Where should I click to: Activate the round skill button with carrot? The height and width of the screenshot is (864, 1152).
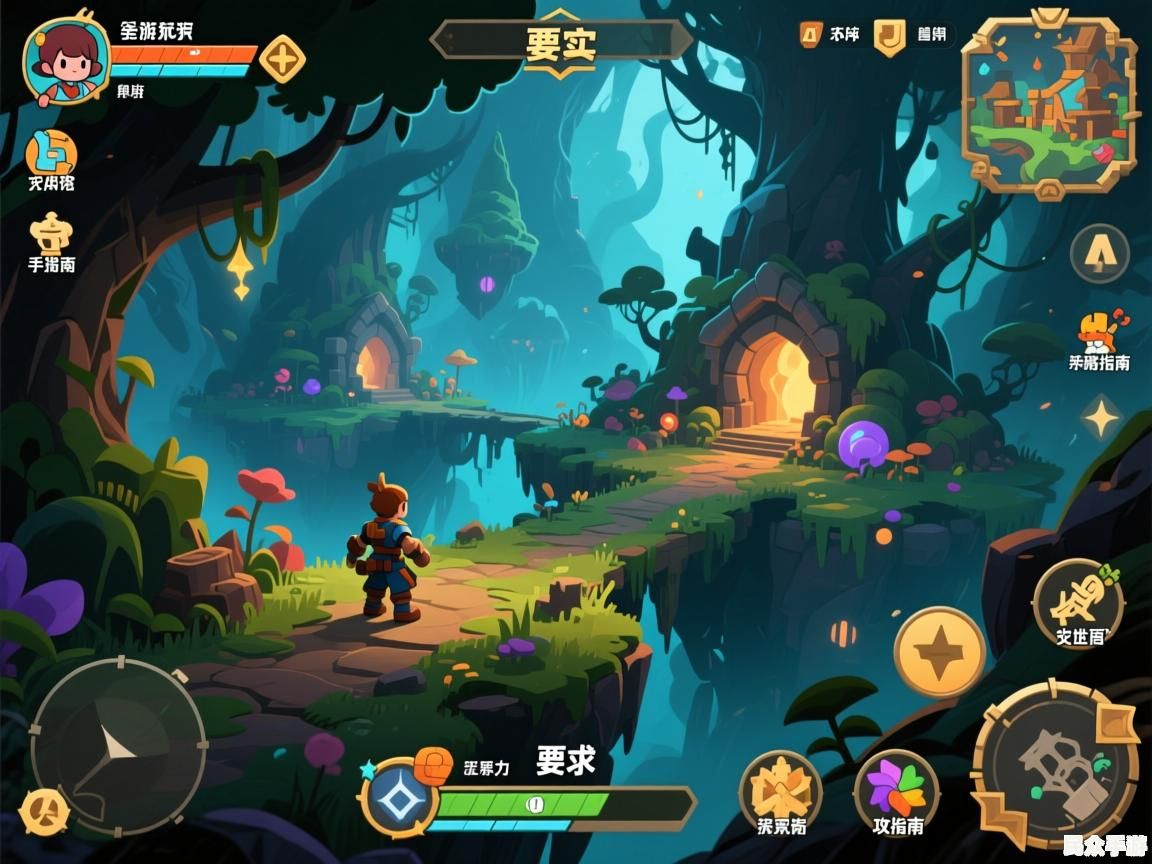(x=1079, y=602)
